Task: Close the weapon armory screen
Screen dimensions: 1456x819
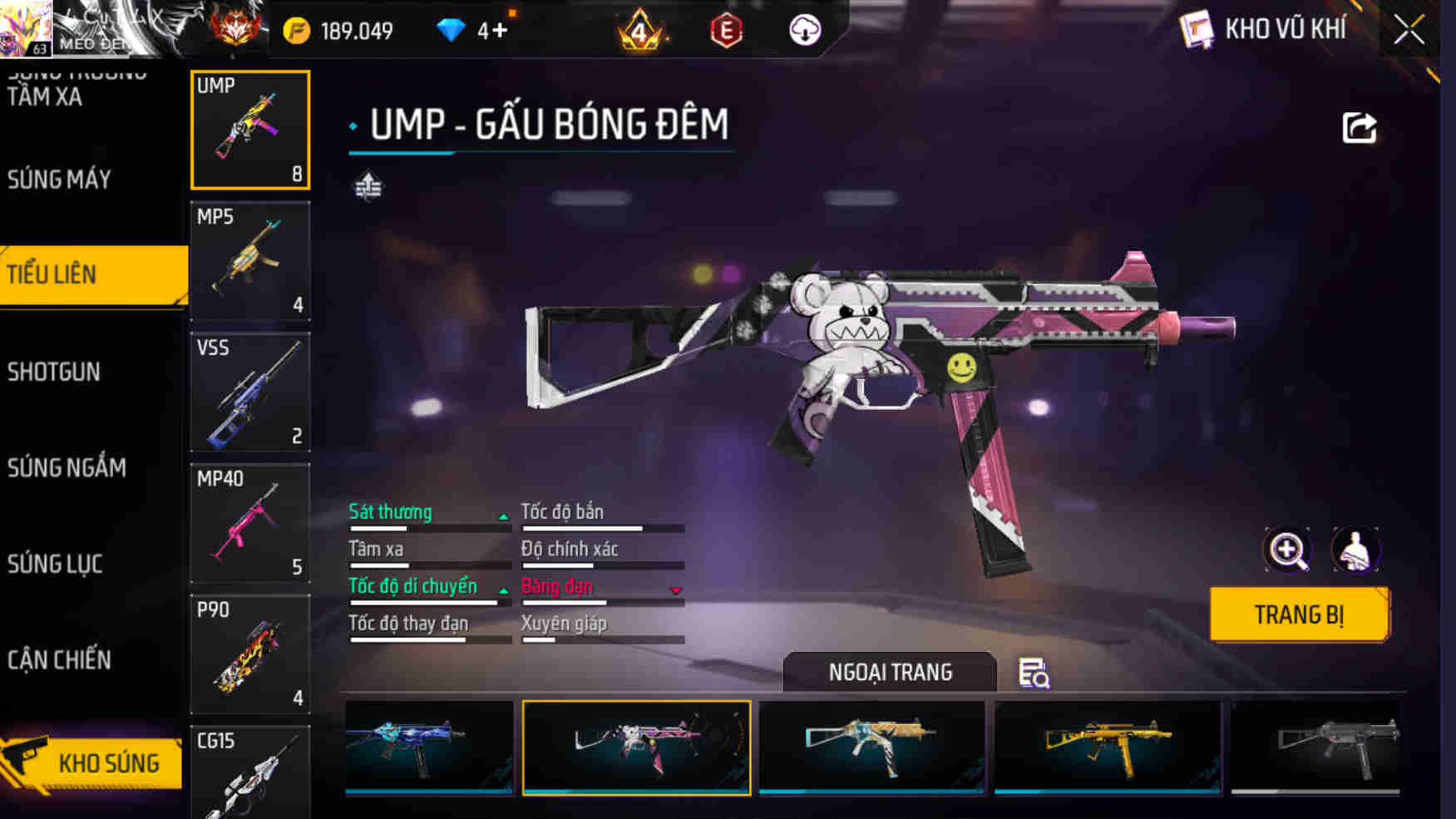Action: pos(1409,31)
